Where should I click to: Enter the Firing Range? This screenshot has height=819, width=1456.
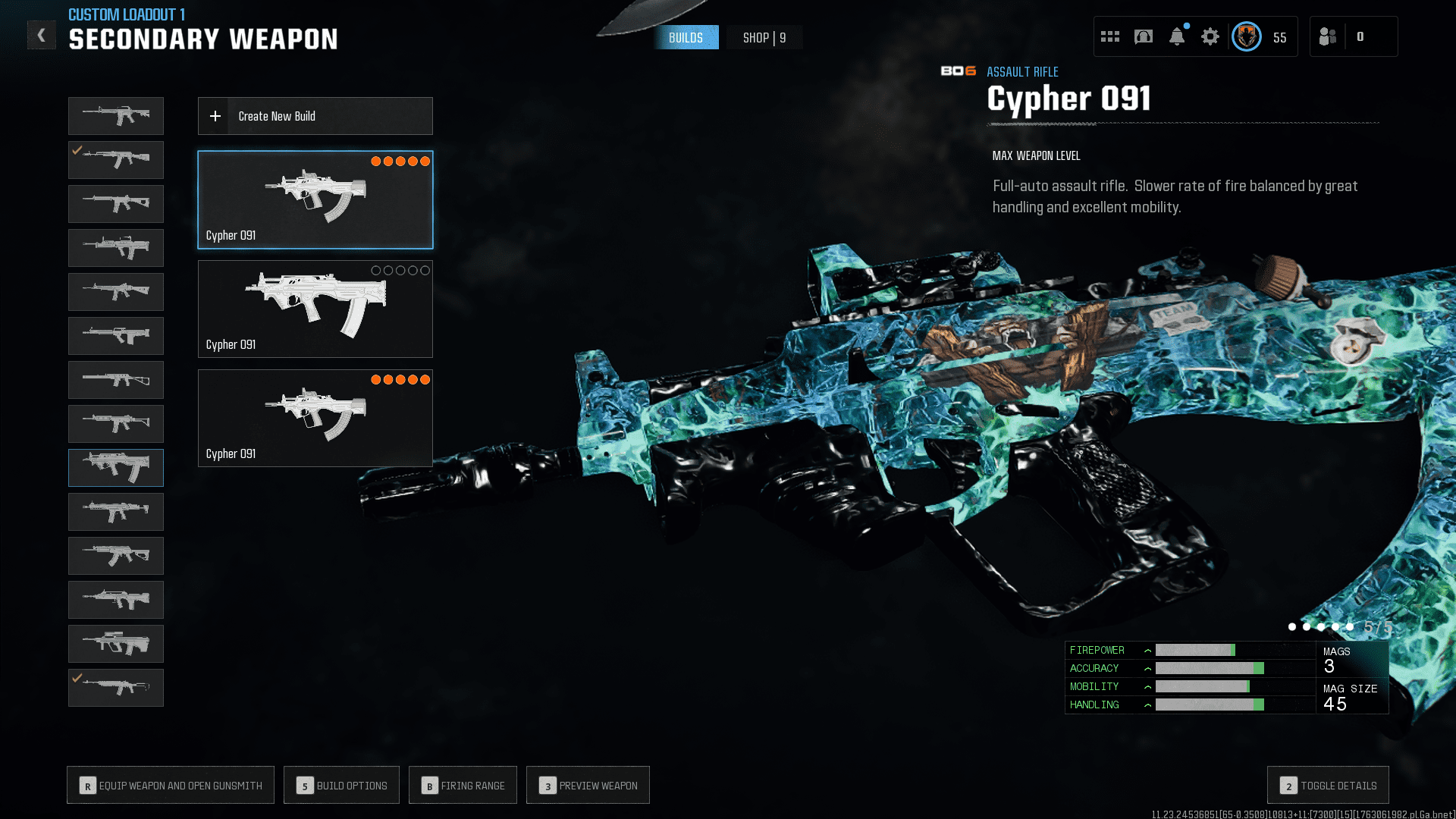click(463, 785)
